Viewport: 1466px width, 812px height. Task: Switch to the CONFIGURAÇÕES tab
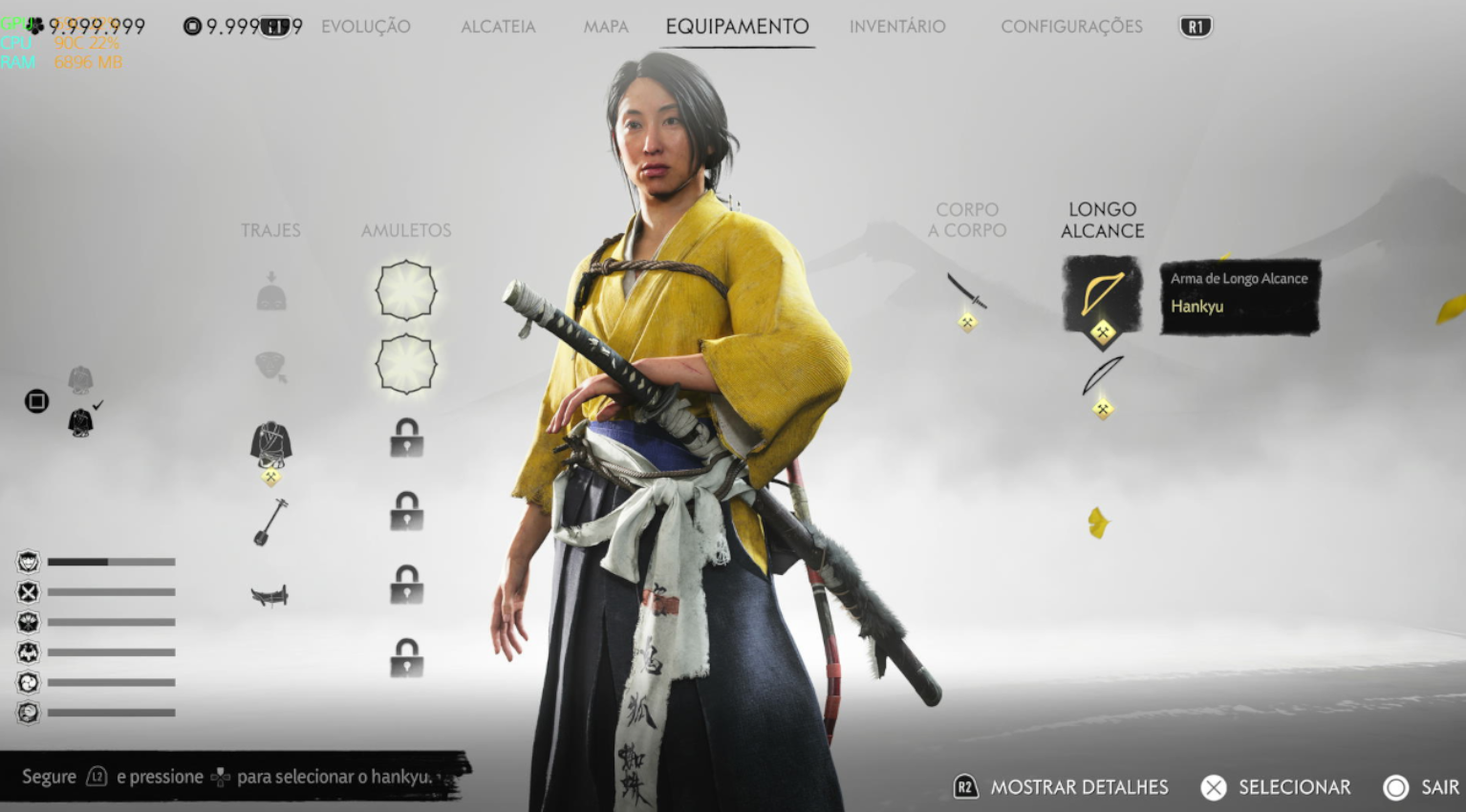[1071, 27]
